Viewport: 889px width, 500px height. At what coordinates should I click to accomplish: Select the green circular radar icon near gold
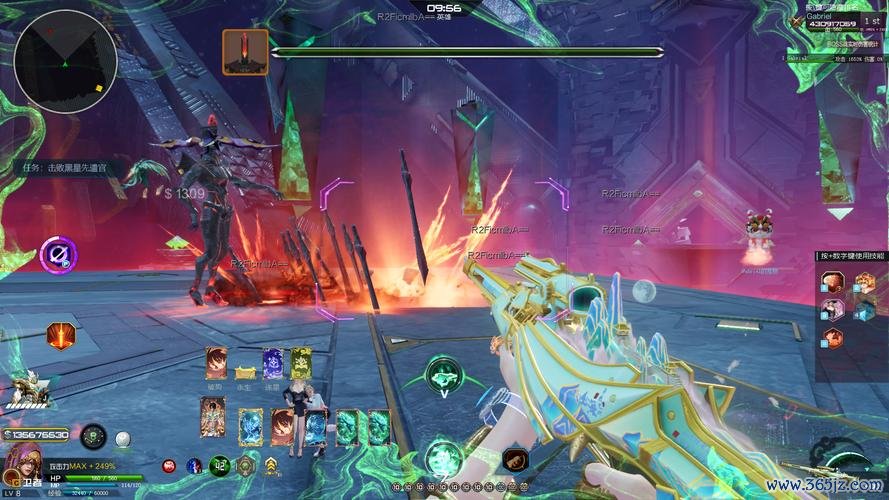pyautogui.click(x=94, y=436)
